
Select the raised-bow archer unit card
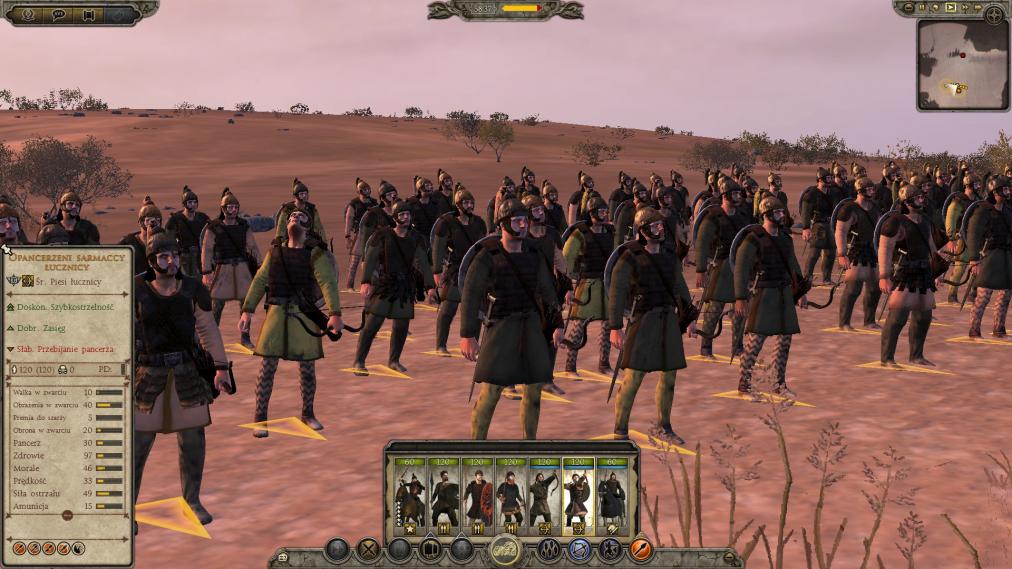[x=544, y=497]
